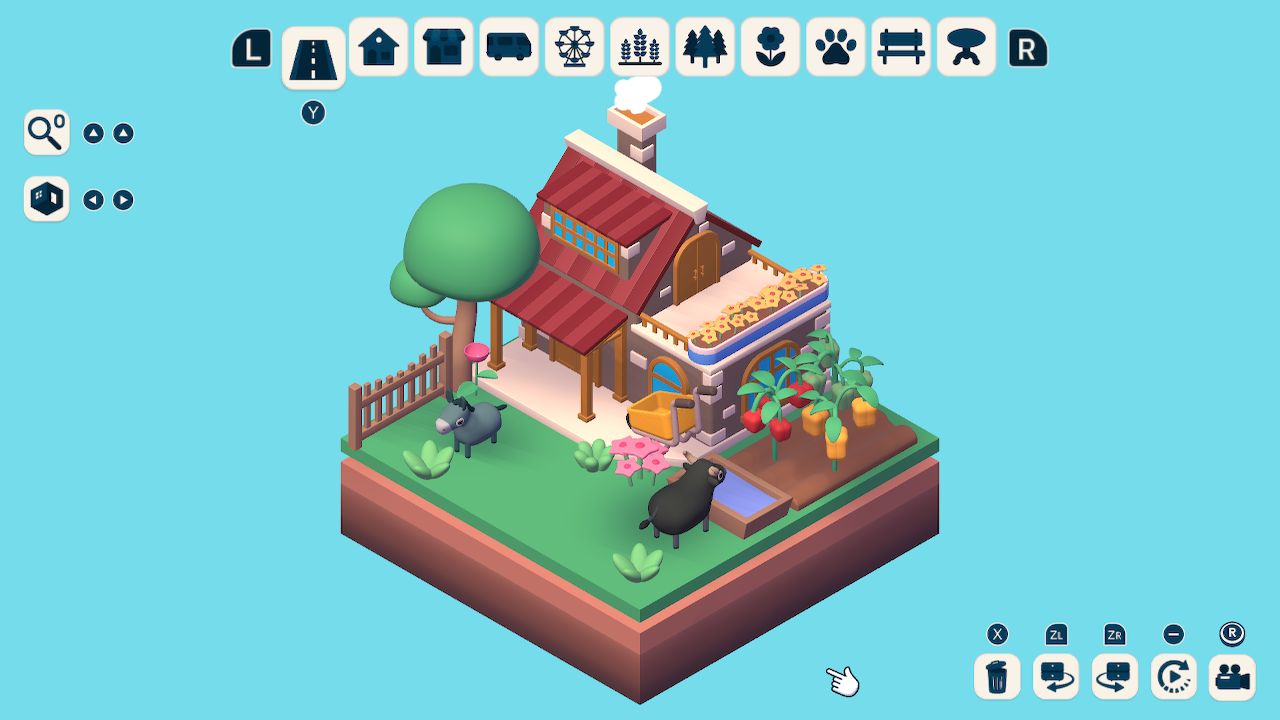Switch to the bench furniture tab
Image resolution: width=1280 pixels, height=720 pixels.
[x=900, y=46]
